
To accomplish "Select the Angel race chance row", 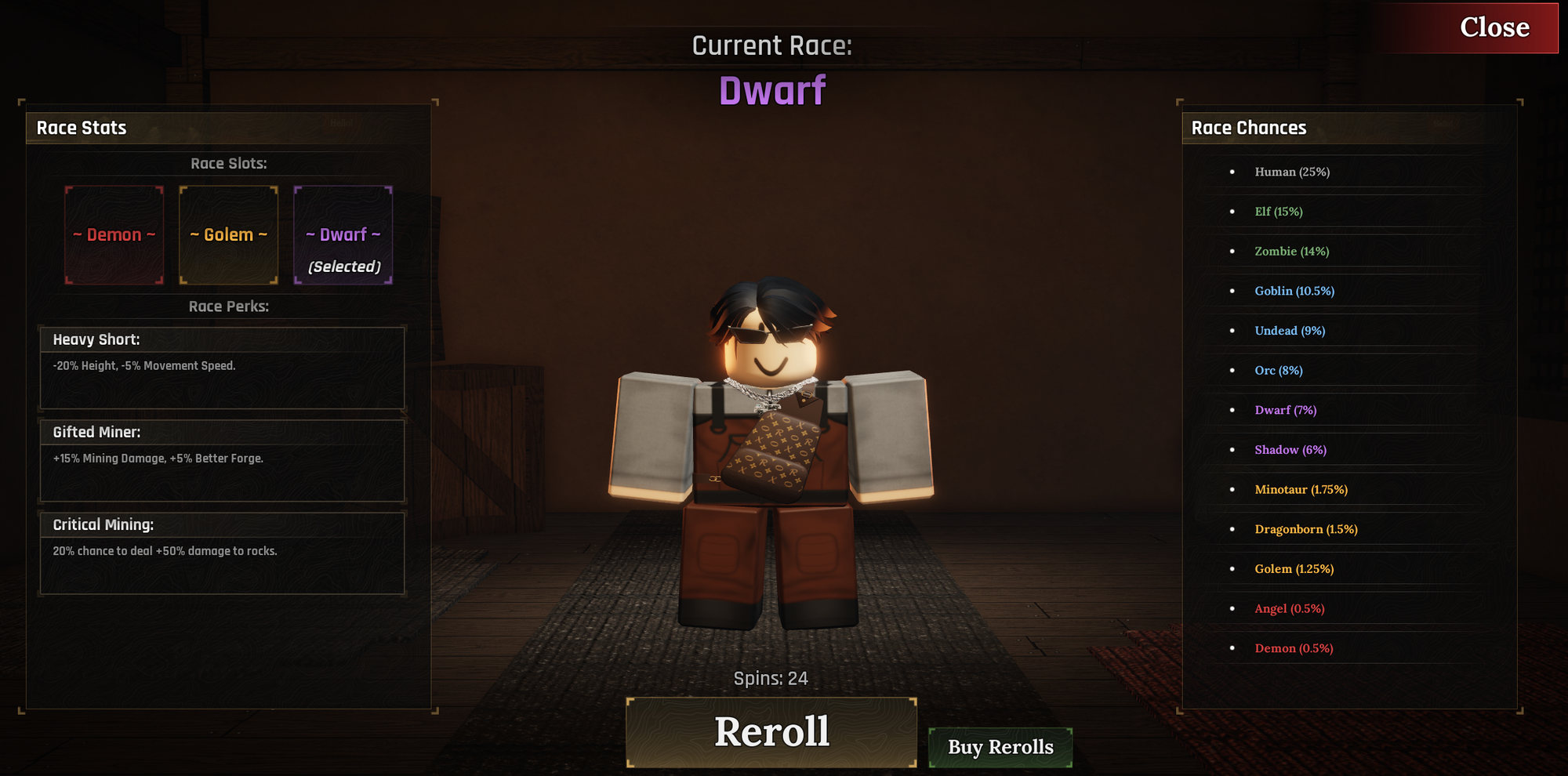I will 1290,609.
